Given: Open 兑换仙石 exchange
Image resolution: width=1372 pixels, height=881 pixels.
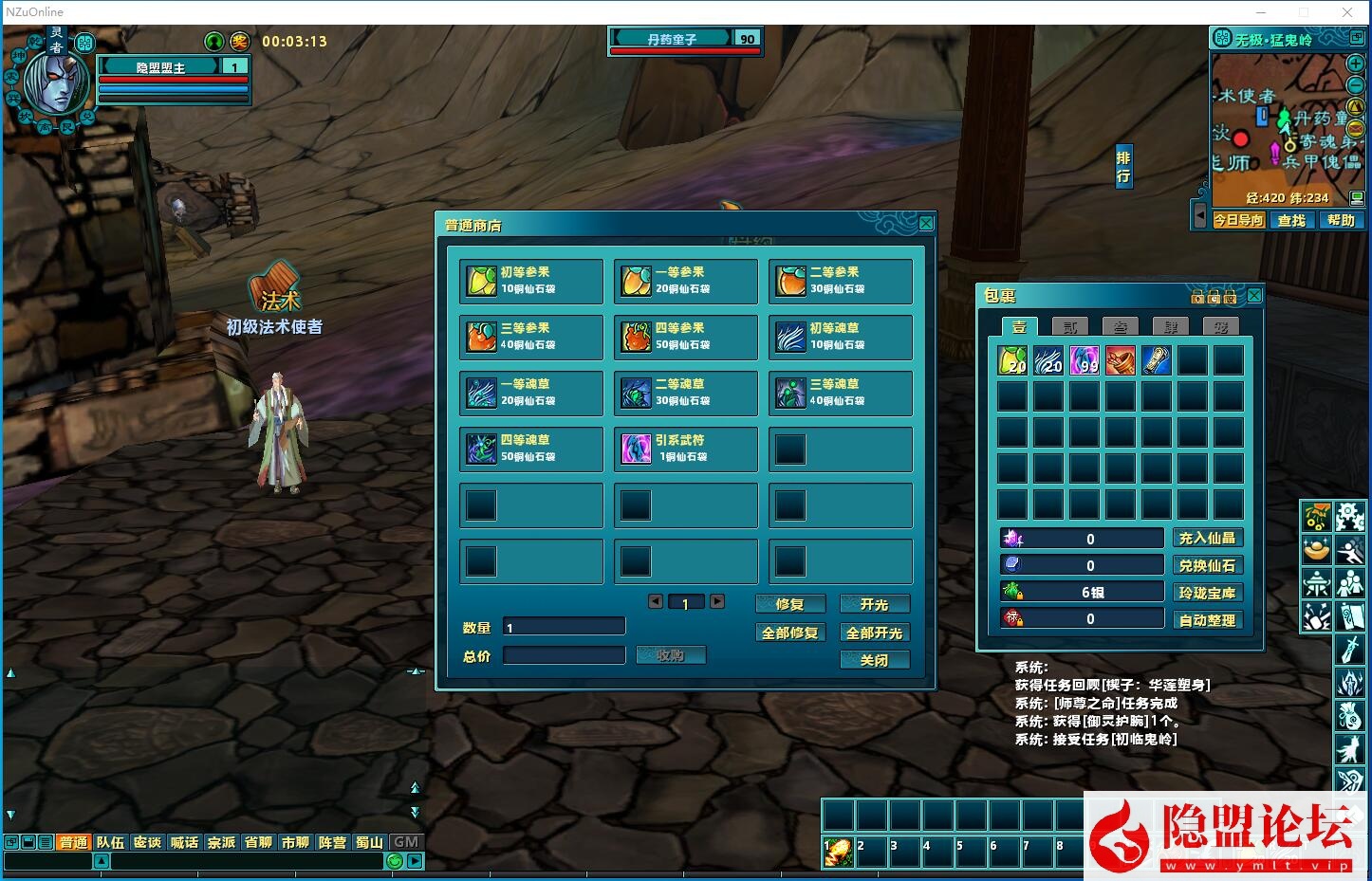Looking at the screenshot, I should [1207, 565].
